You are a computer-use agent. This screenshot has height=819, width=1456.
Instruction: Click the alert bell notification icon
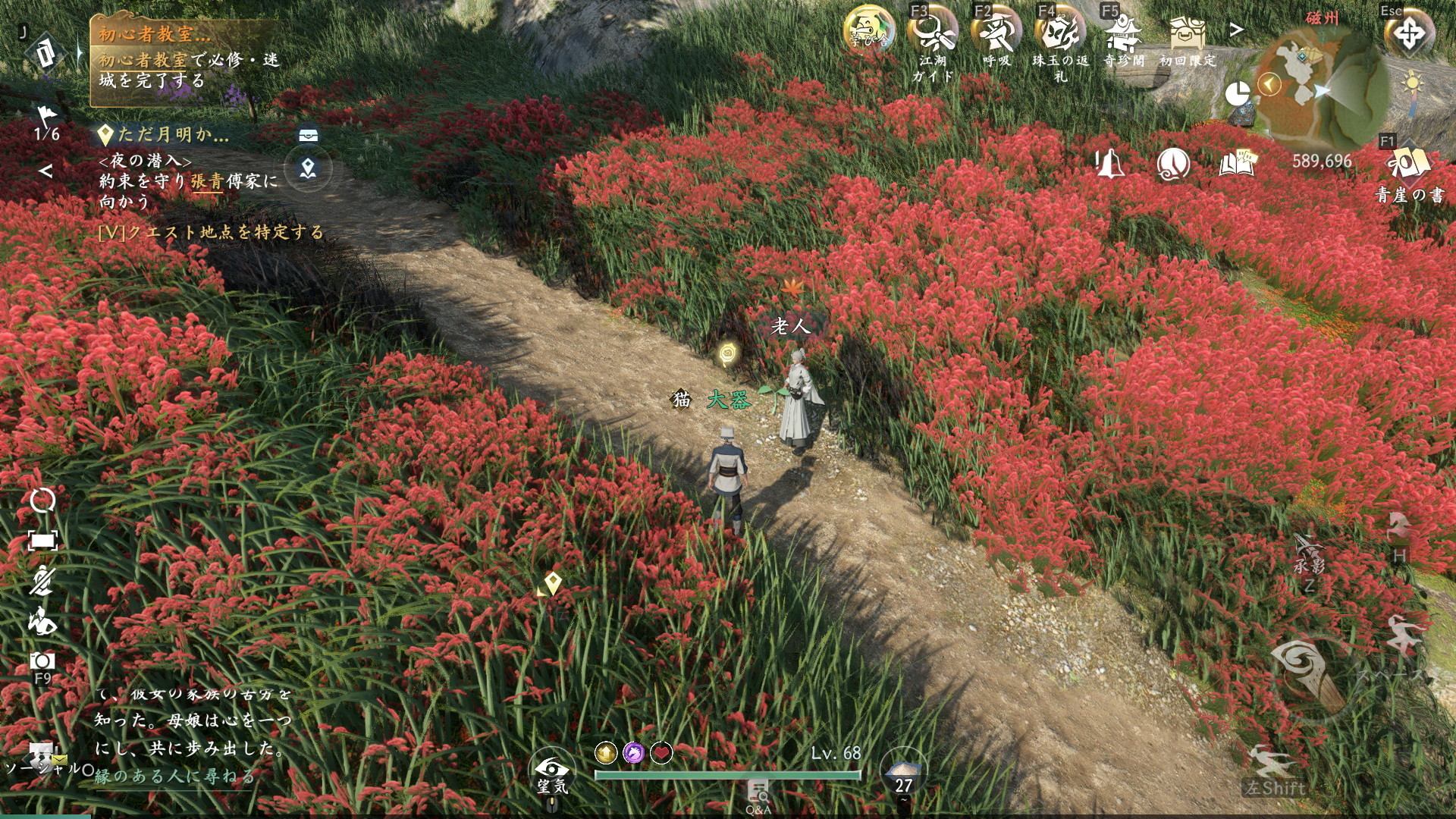coord(1109,163)
